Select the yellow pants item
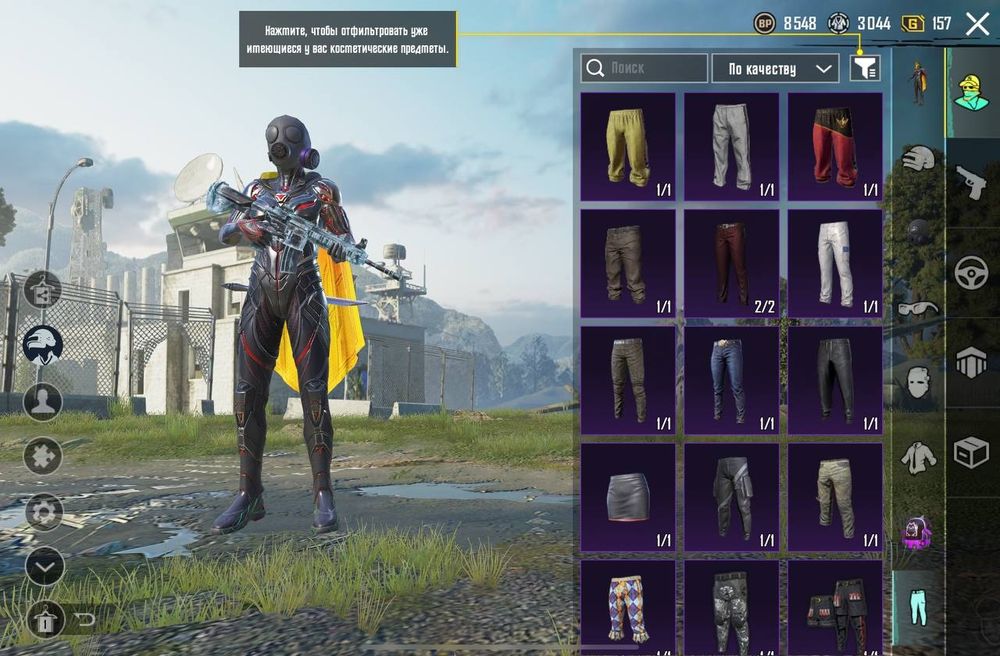This screenshot has width=1000, height=656. 628,146
